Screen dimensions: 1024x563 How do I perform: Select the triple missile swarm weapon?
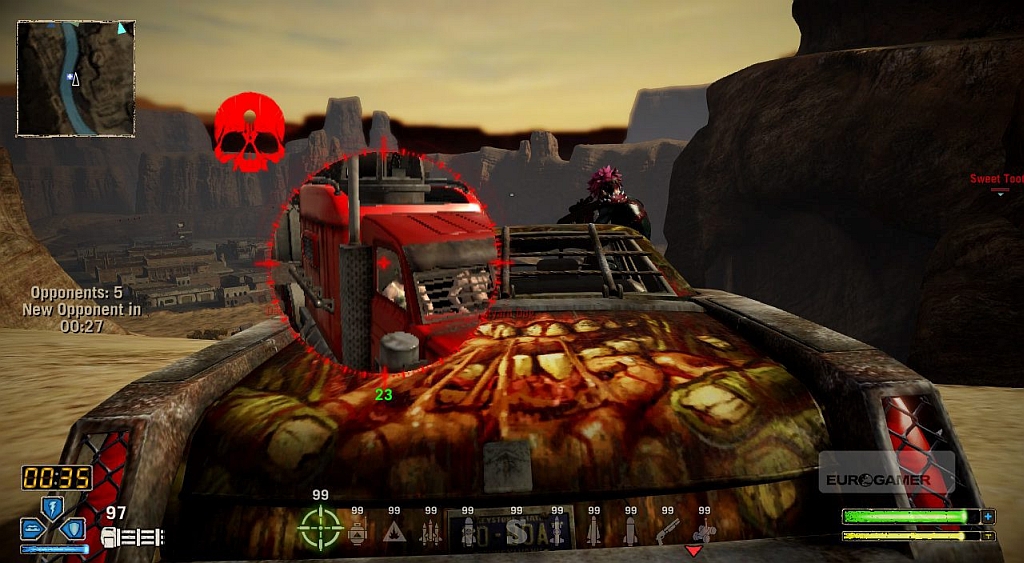pos(431,531)
